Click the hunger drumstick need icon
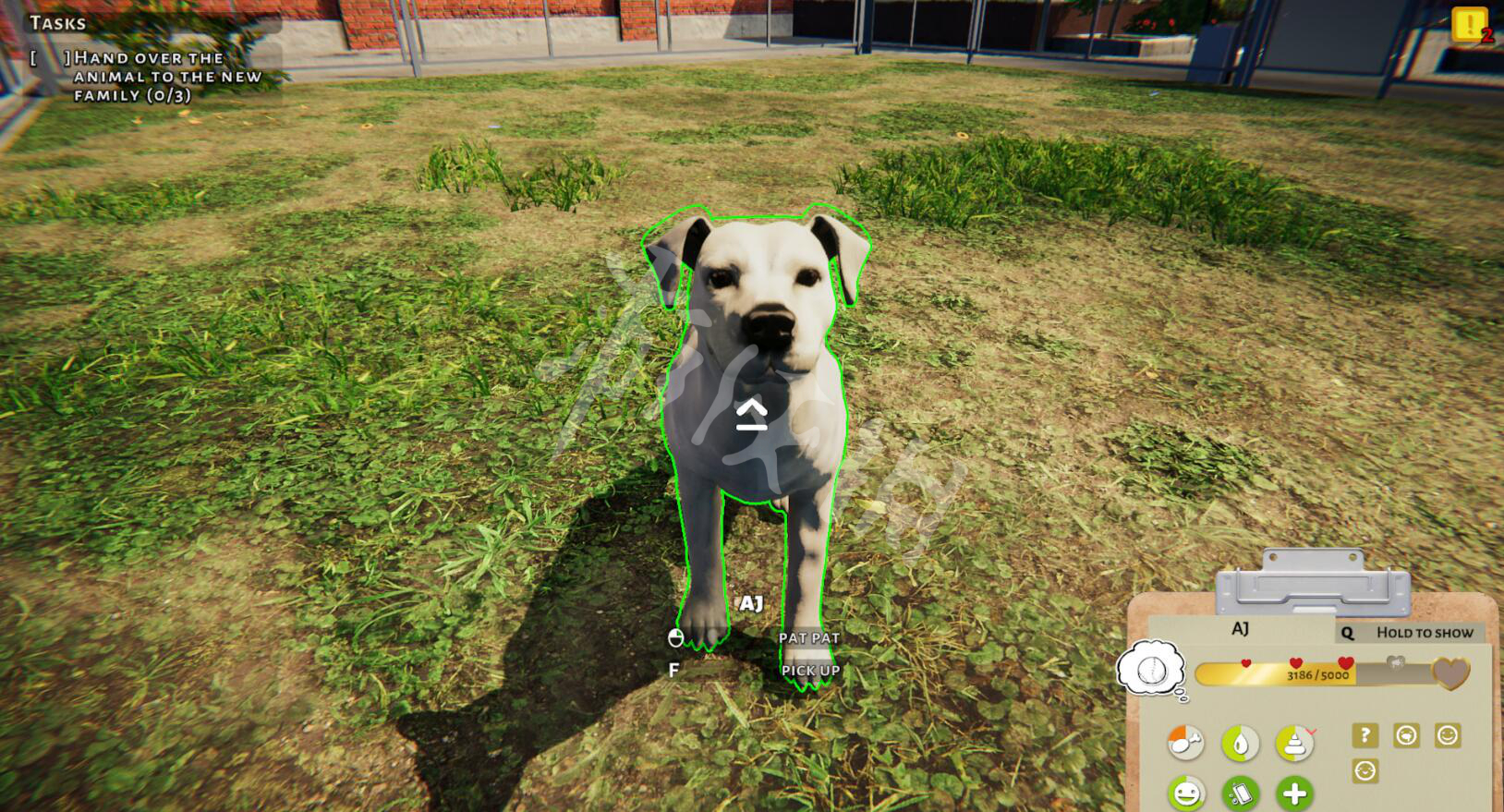This screenshot has height=812, width=1504. (1185, 742)
